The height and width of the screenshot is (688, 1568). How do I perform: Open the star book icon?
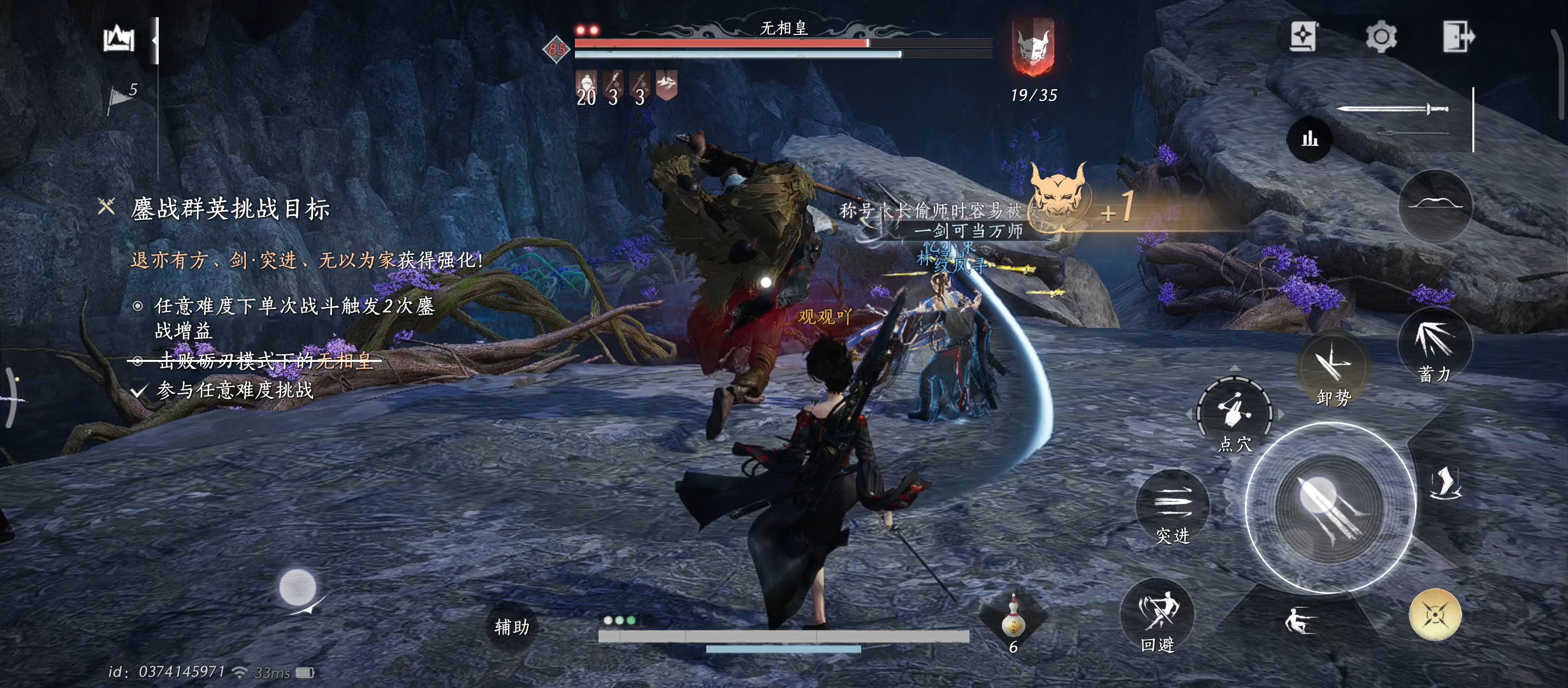point(1303,36)
